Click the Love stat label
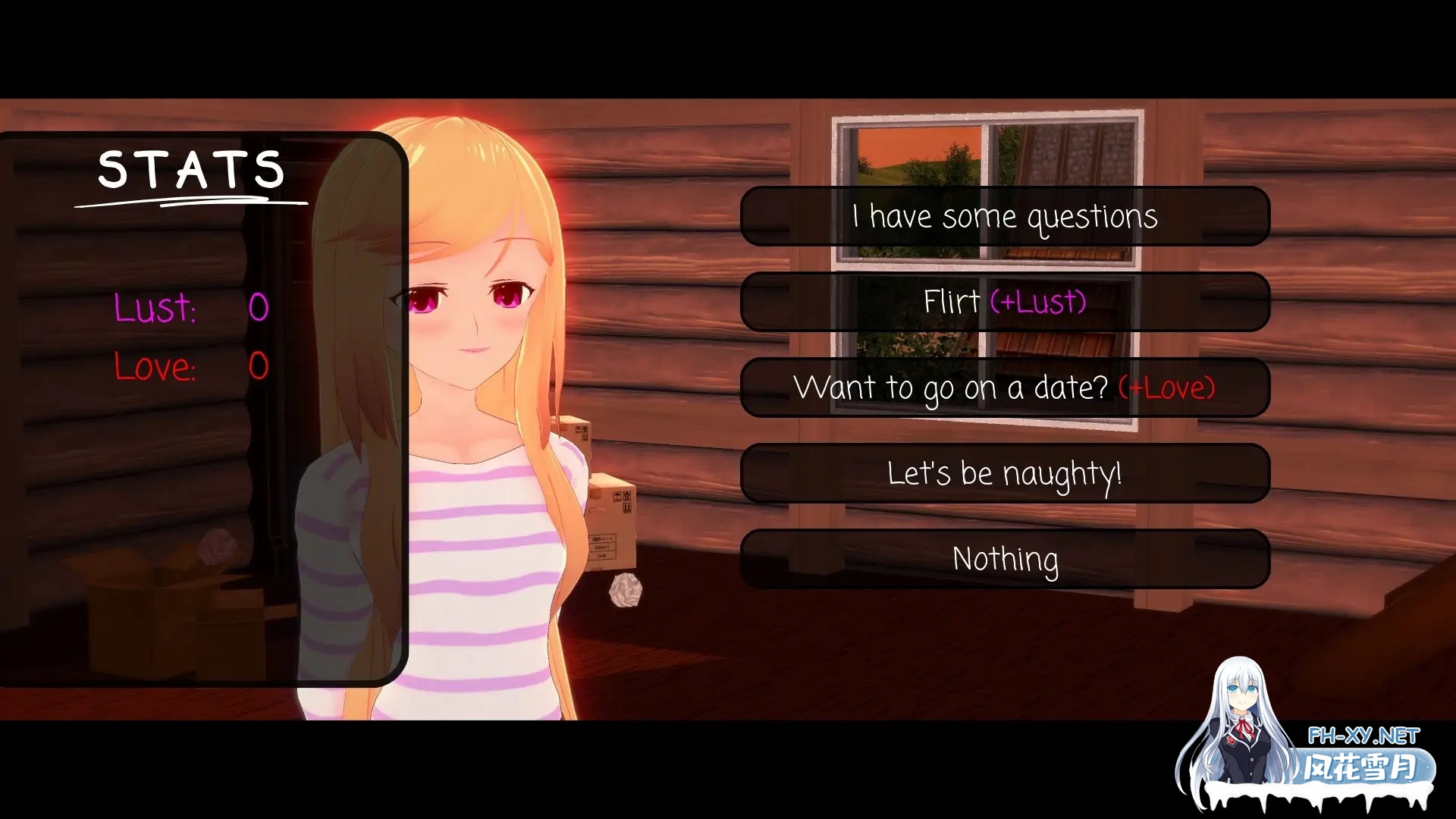 (x=155, y=368)
